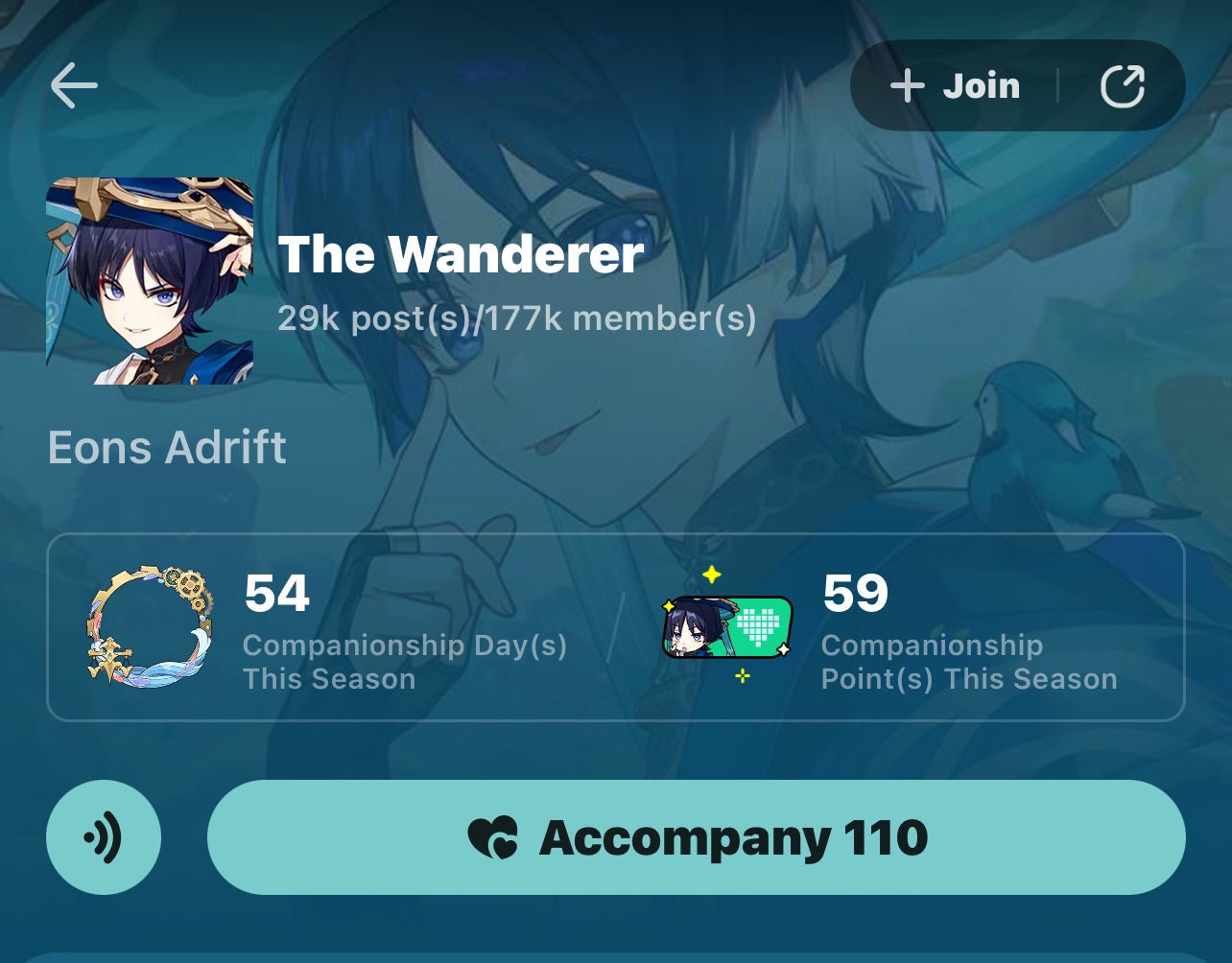Click the title The Wanderer
The height and width of the screenshot is (963, 1232).
pyautogui.click(x=461, y=253)
